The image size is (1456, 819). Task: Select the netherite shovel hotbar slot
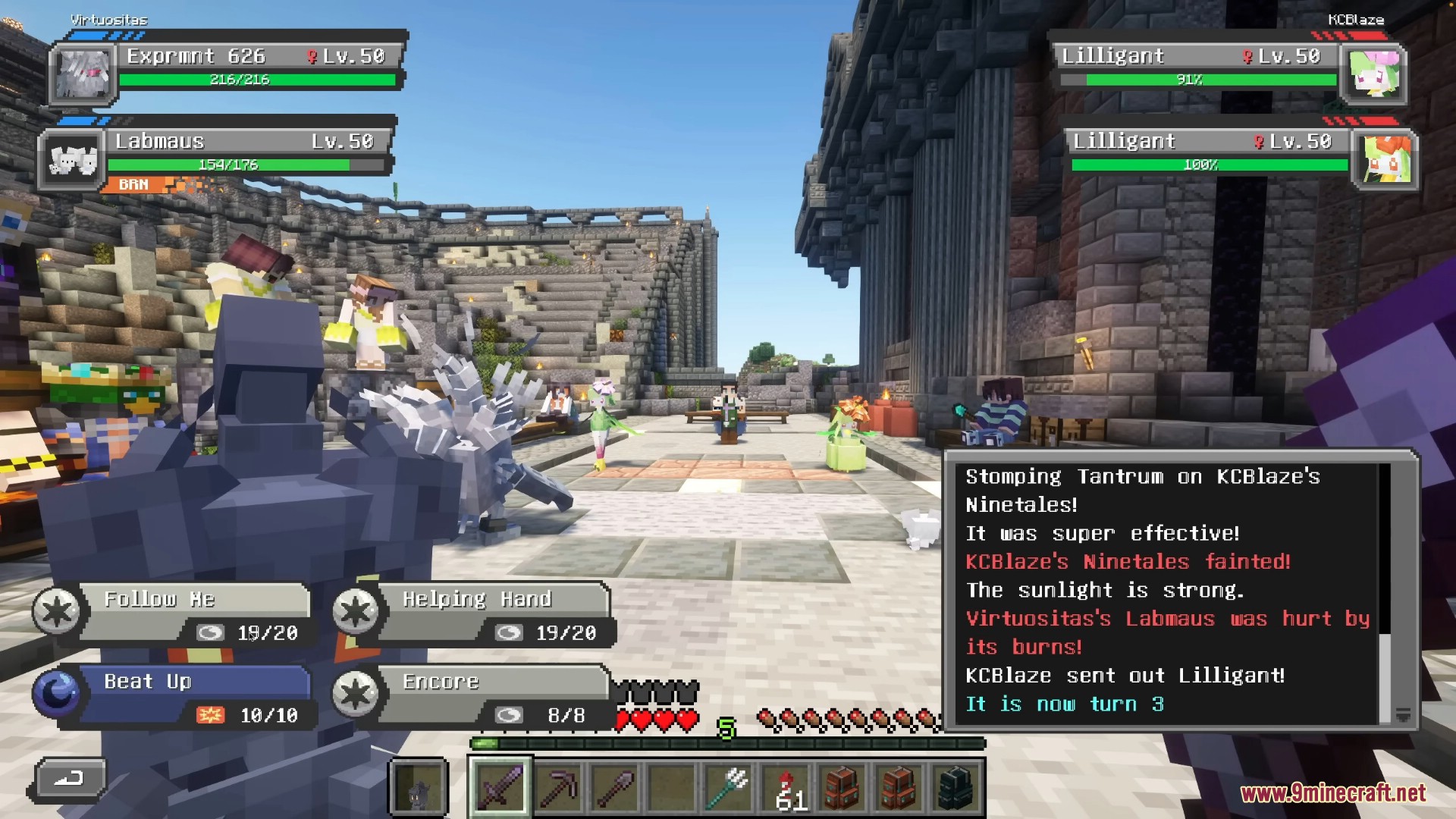coord(614,787)
